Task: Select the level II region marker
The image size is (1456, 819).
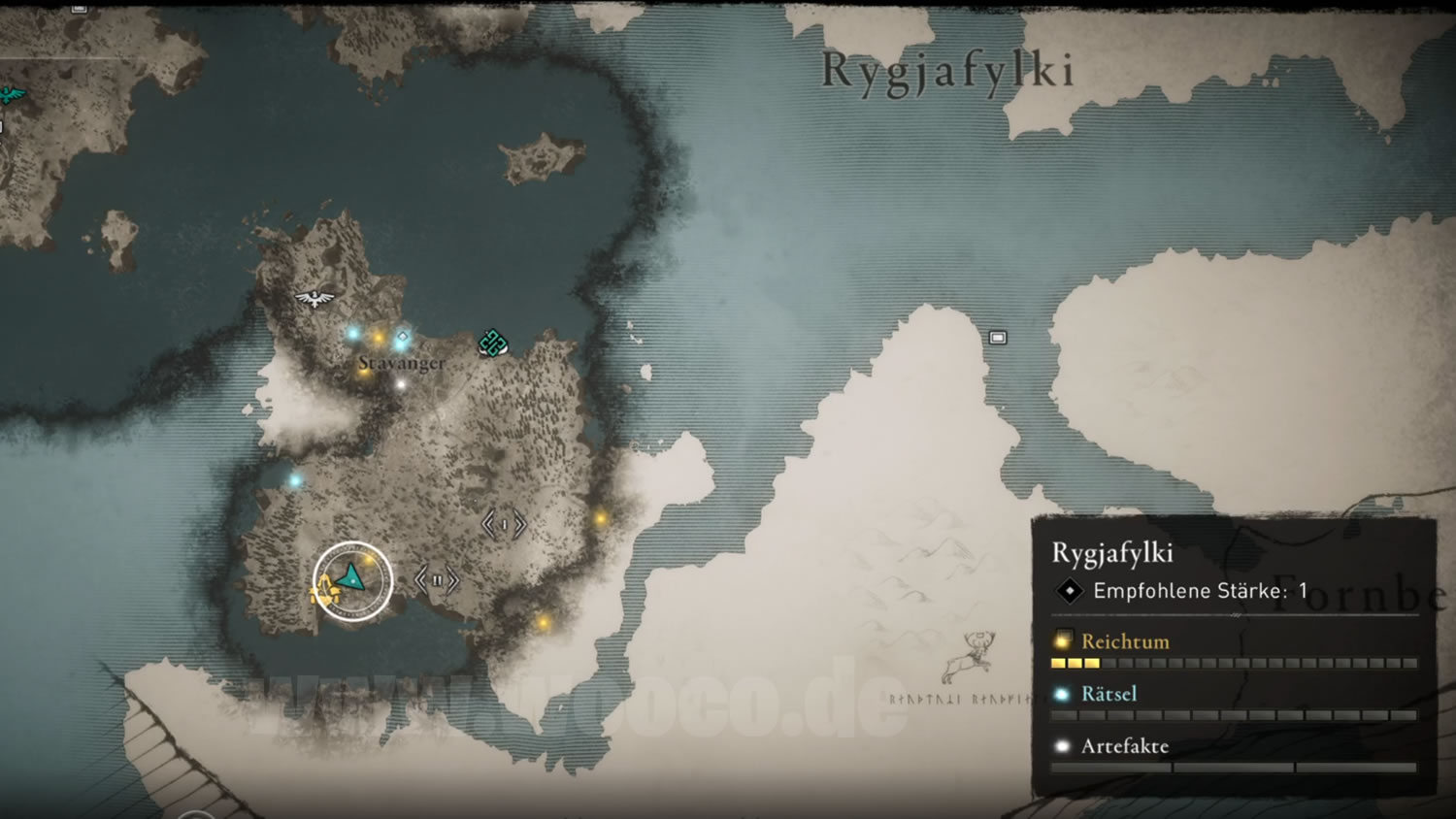Action: (x=437, y=580)
